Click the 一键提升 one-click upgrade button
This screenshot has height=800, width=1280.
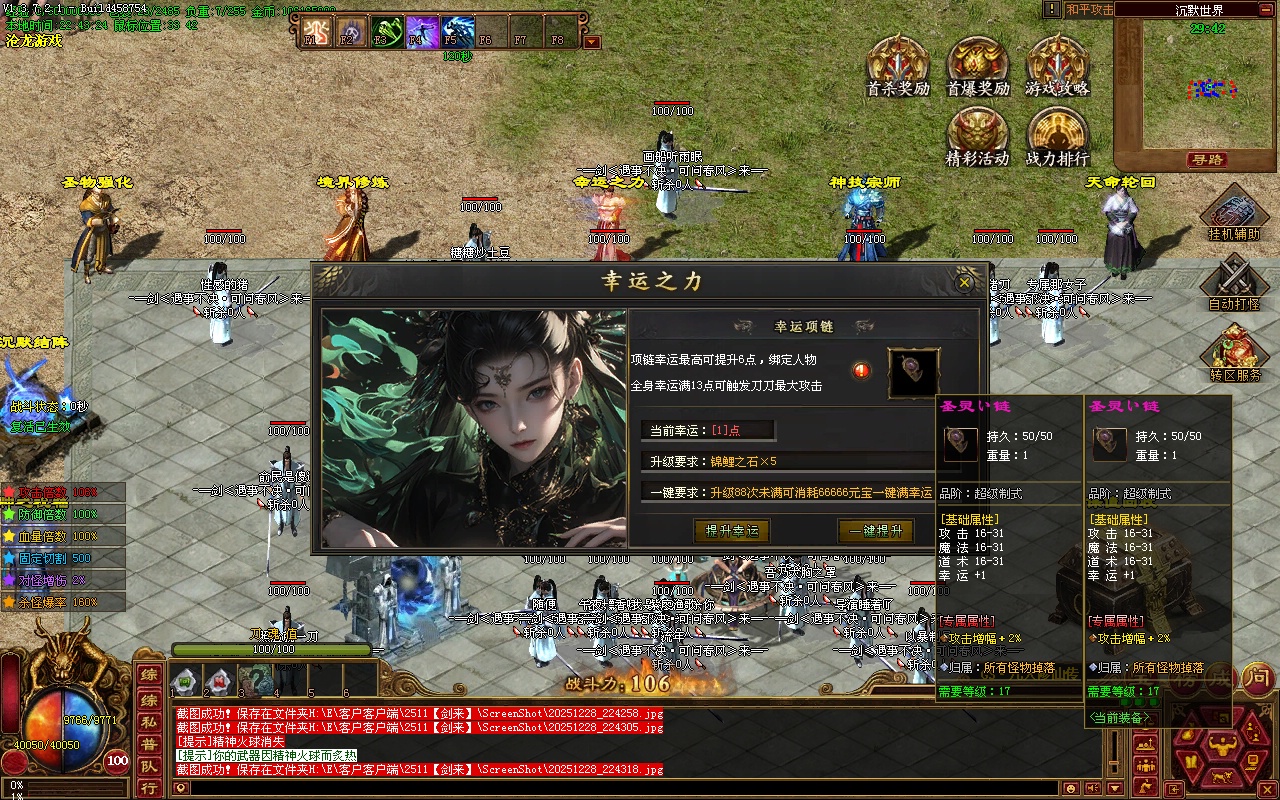[x=875, y=531]
